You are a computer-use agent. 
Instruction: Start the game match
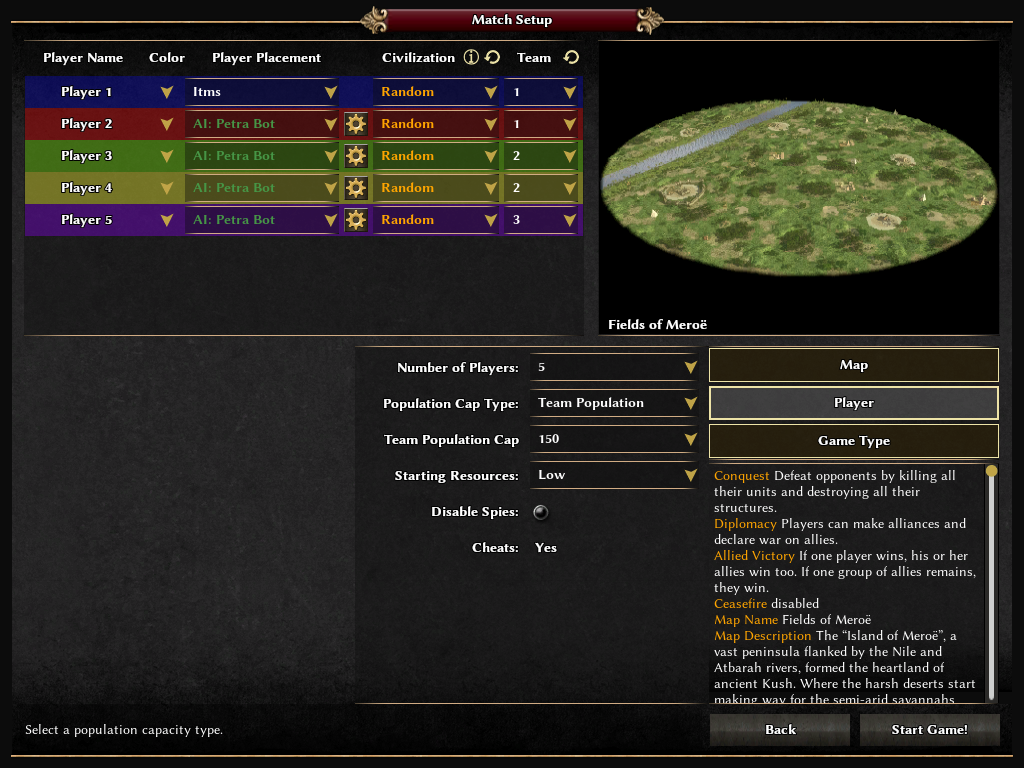929,730
